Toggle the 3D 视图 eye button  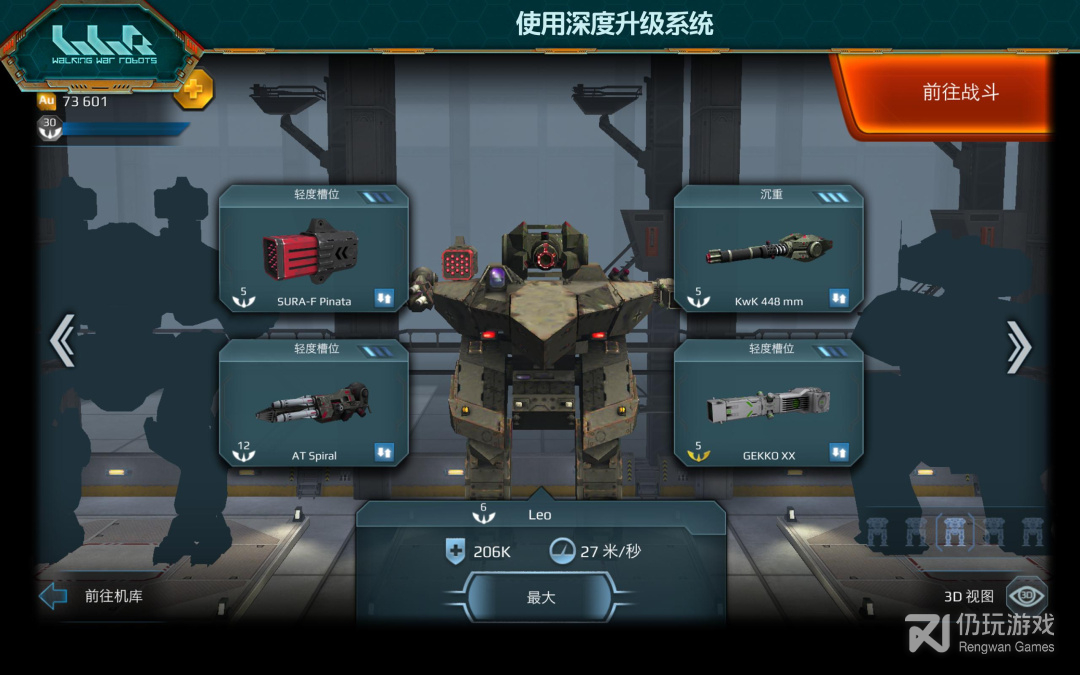pyautogui.click(x=1025, y=596)
